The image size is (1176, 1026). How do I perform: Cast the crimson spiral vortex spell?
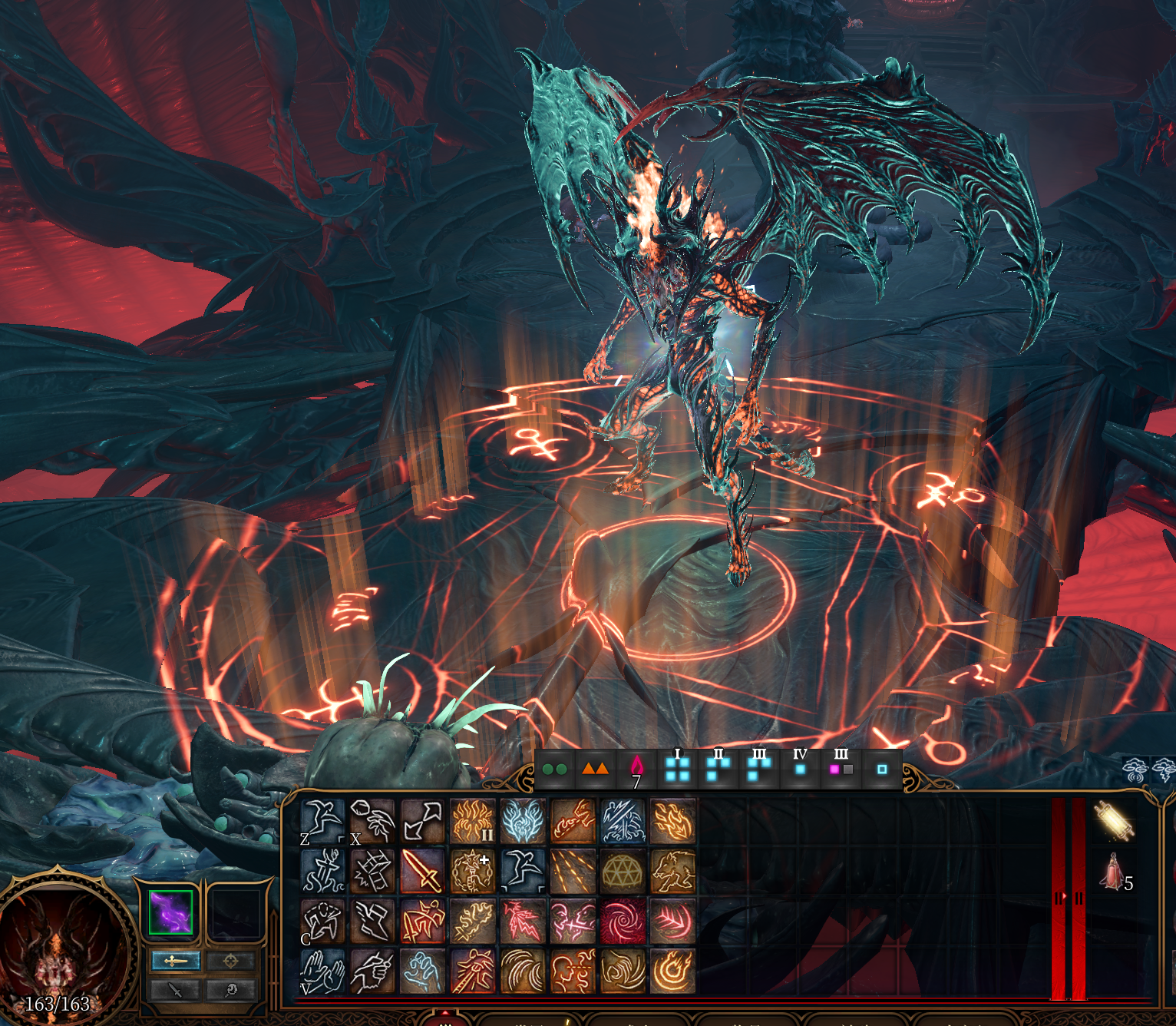pyautogui.click(x=623, y=921)
